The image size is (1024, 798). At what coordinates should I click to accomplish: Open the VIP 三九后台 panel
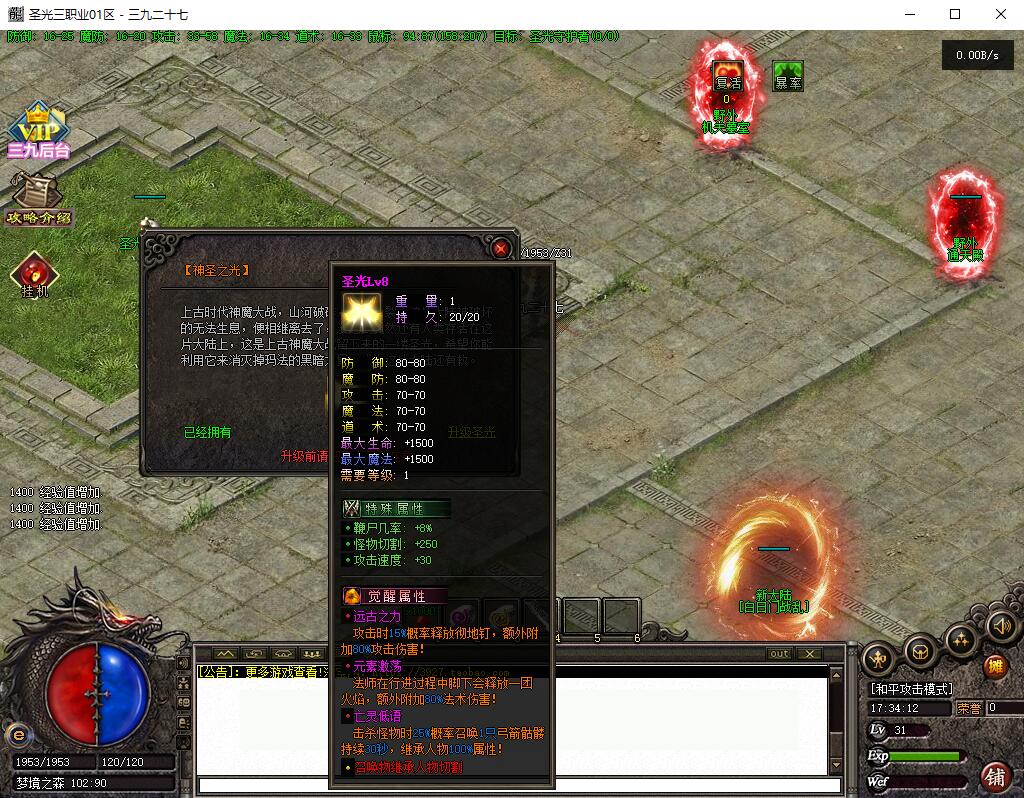[x=37, y=131]
